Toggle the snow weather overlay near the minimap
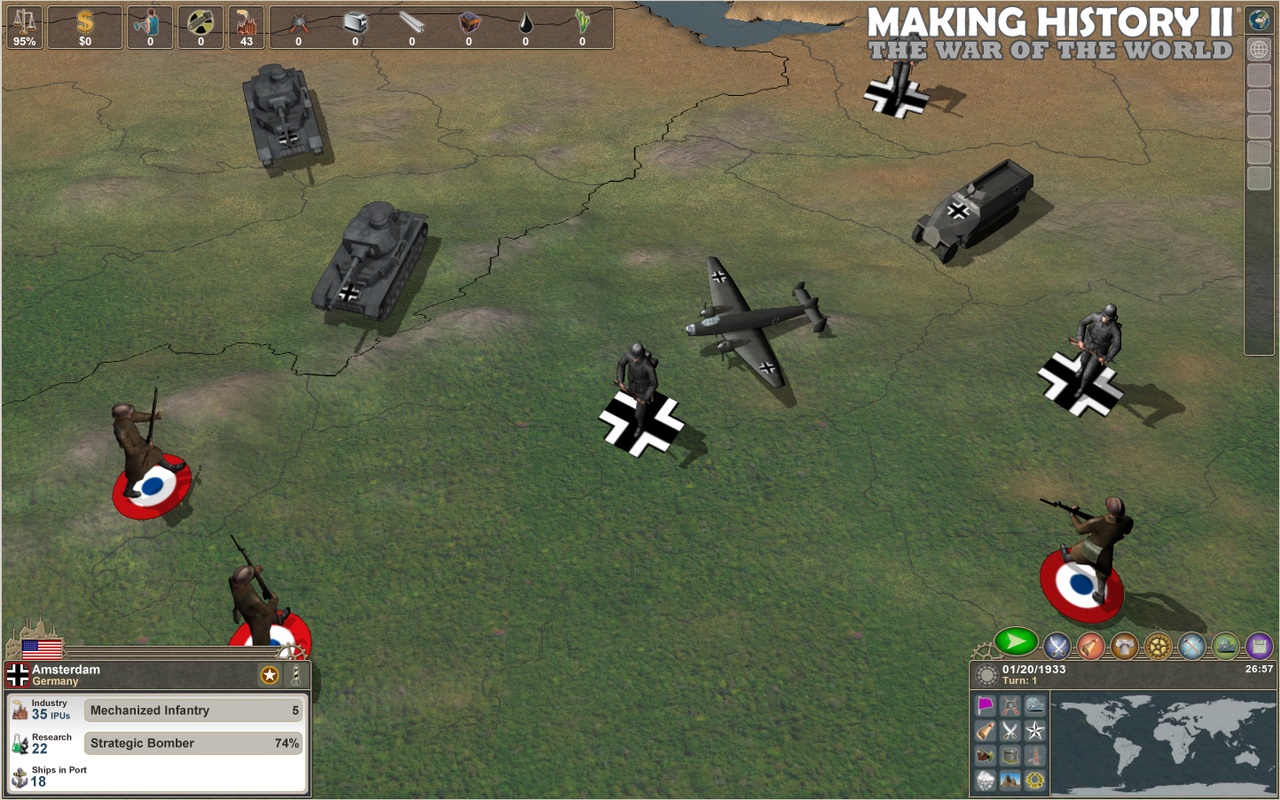The width and height of the screenshot is (1280, 800). pyautogui.click(x=986, y=778)
